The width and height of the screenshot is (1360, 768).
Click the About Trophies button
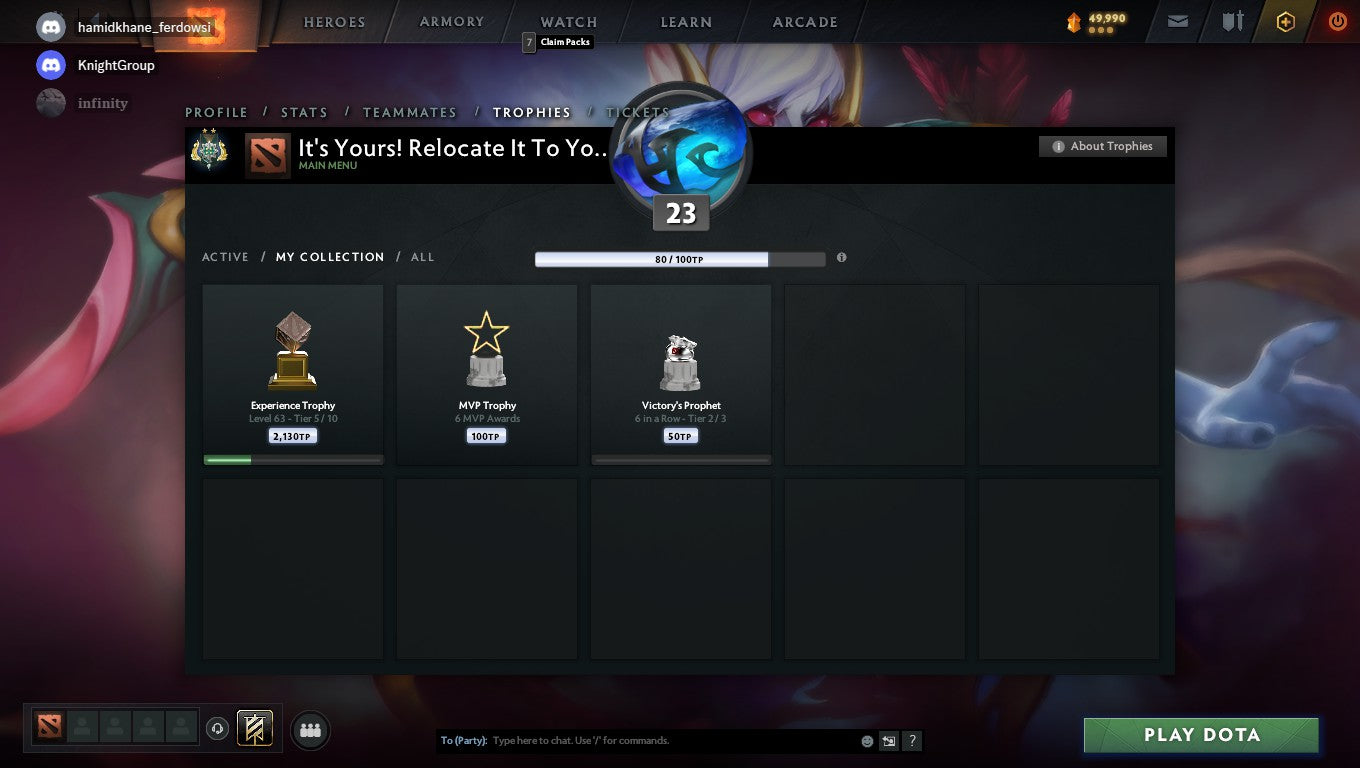1102,146
